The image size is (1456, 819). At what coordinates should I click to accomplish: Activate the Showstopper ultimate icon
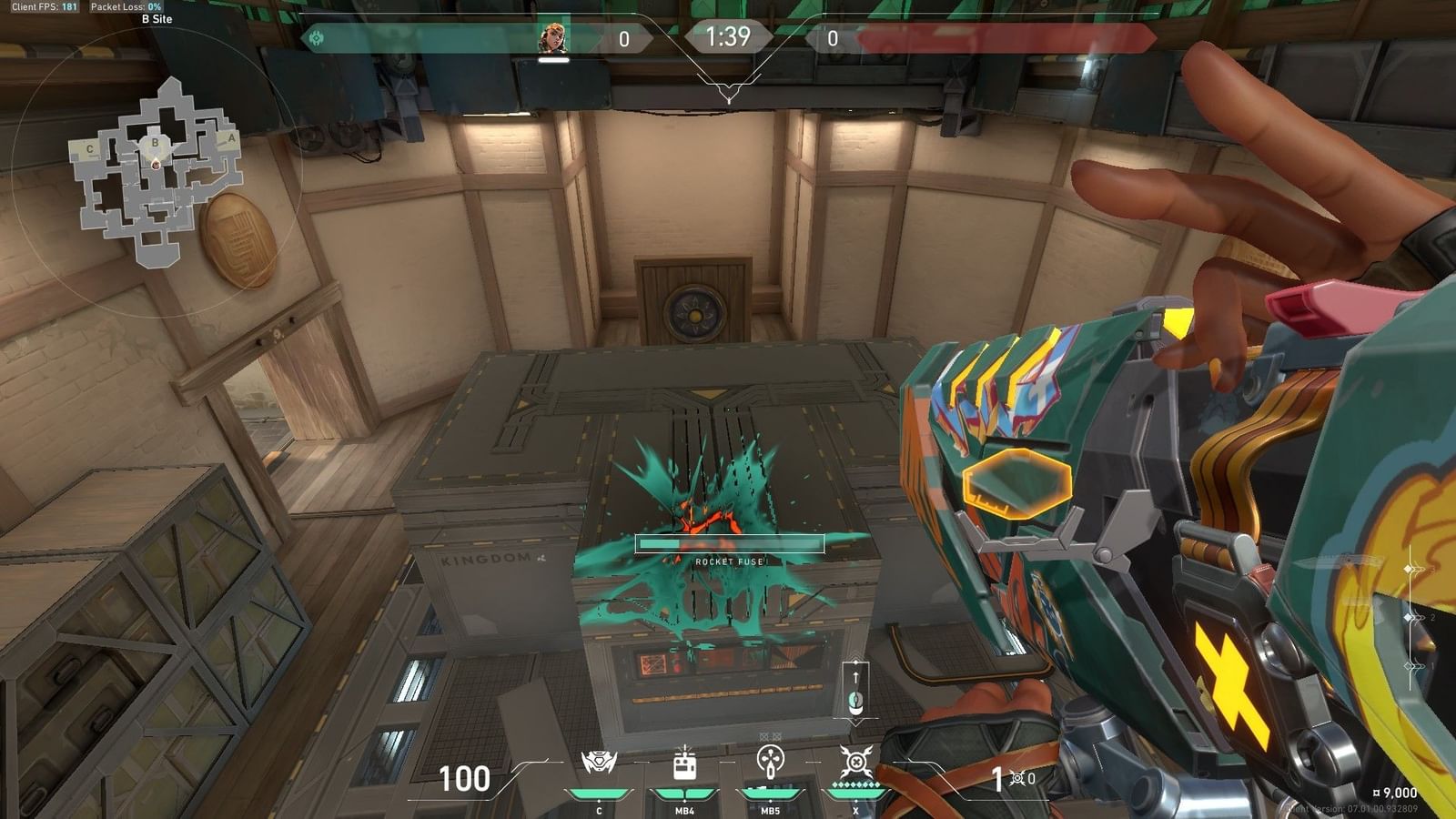pyautogui.click(x=855, y=763)
